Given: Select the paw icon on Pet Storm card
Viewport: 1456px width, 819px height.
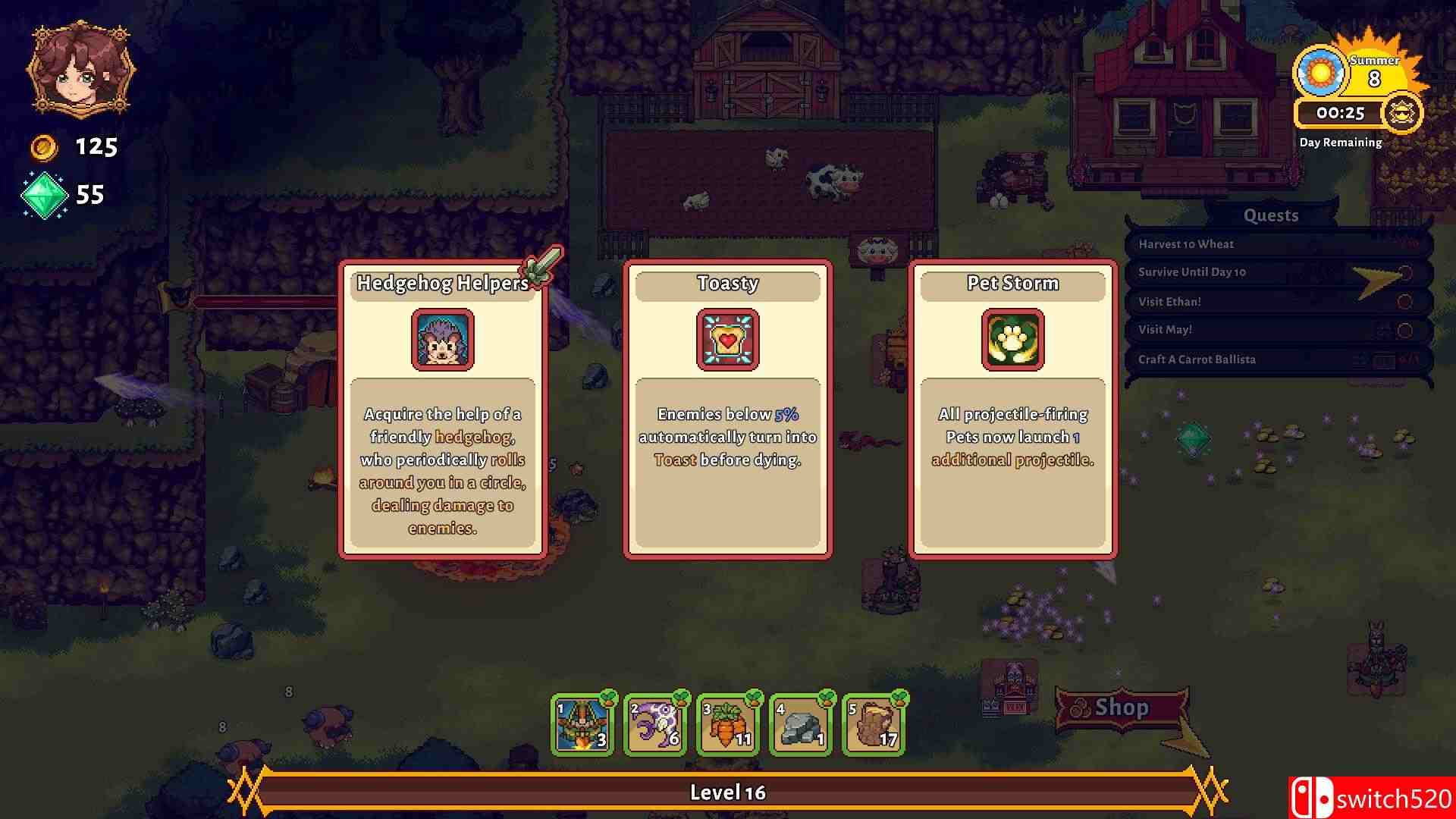Looking at the screenshot, I should [1012, 340].
